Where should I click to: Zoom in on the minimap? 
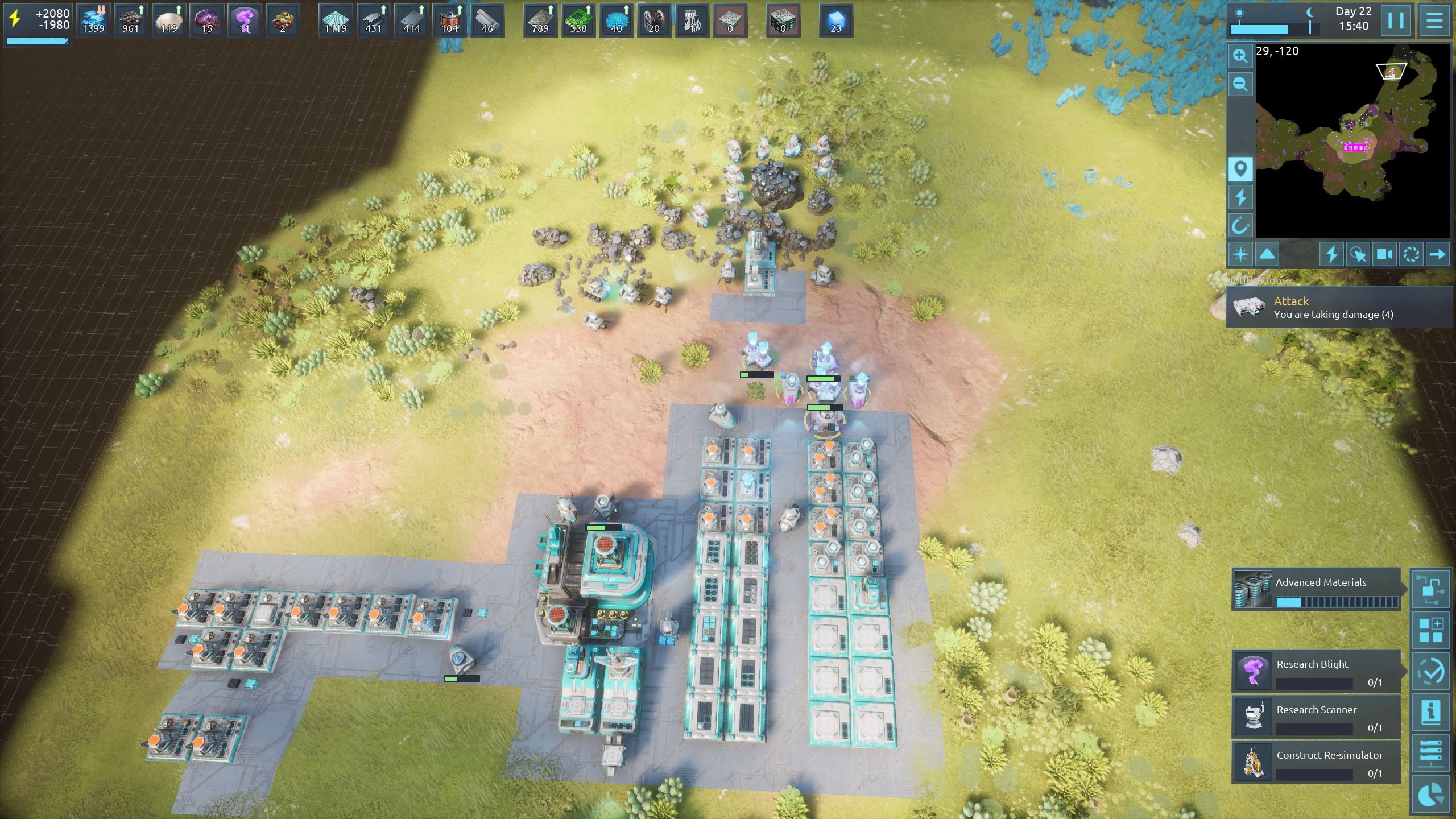tap(1240, 56)
